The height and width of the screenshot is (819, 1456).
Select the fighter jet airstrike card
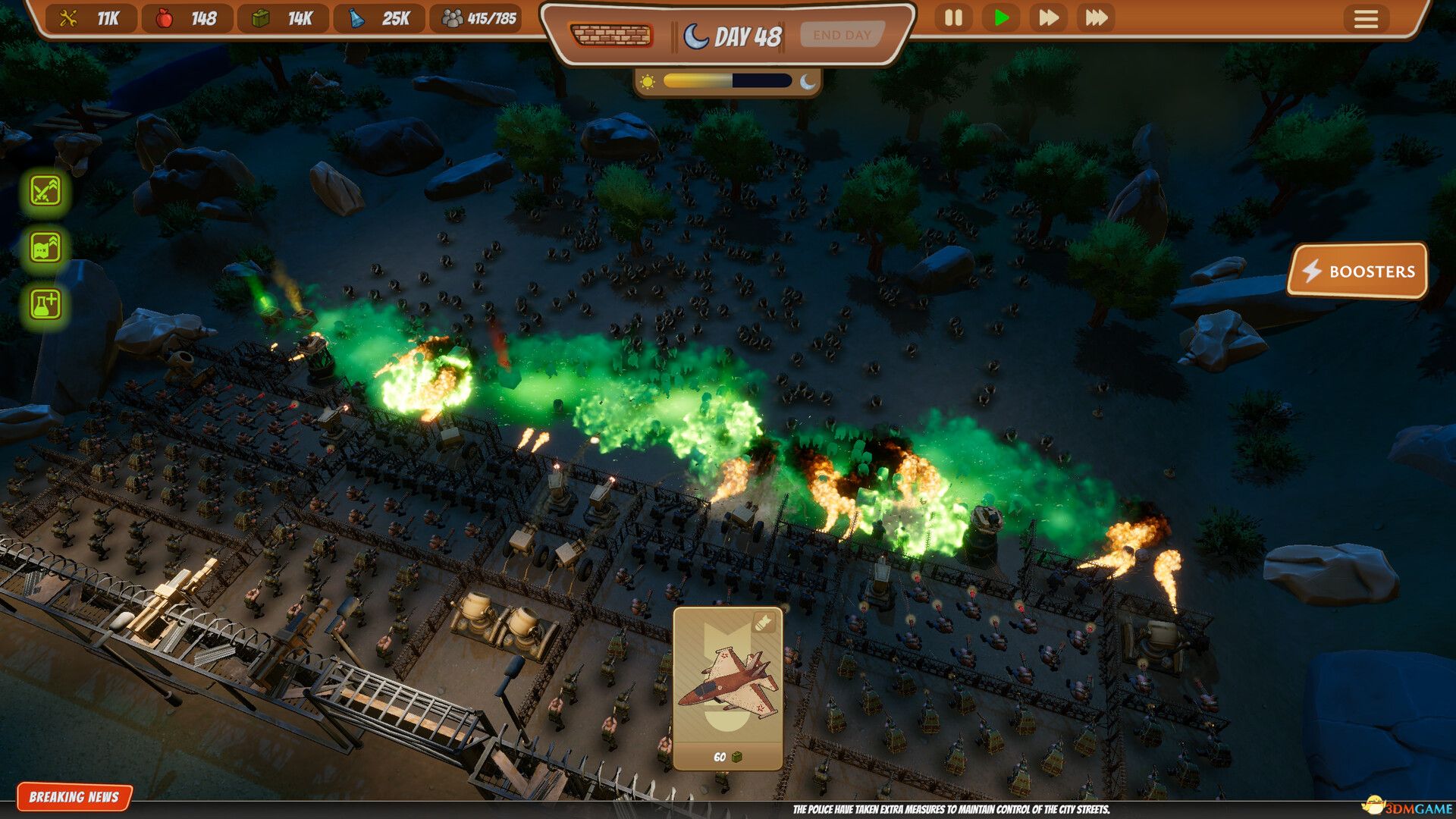click(727, 688)
